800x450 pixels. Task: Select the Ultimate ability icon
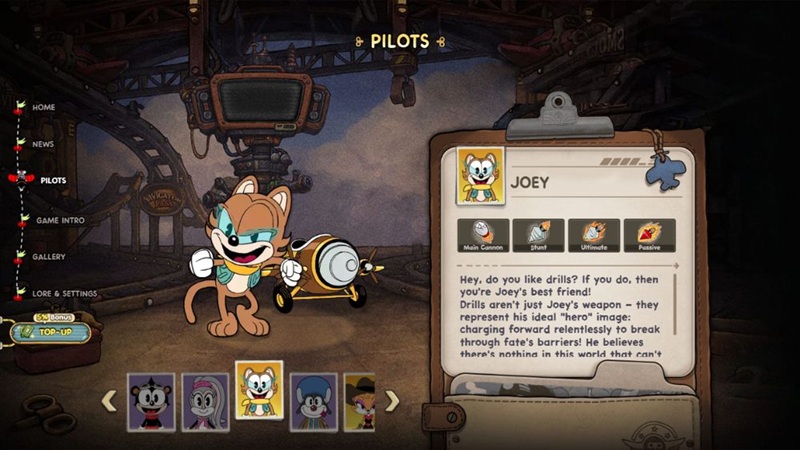tap(594, 235)
